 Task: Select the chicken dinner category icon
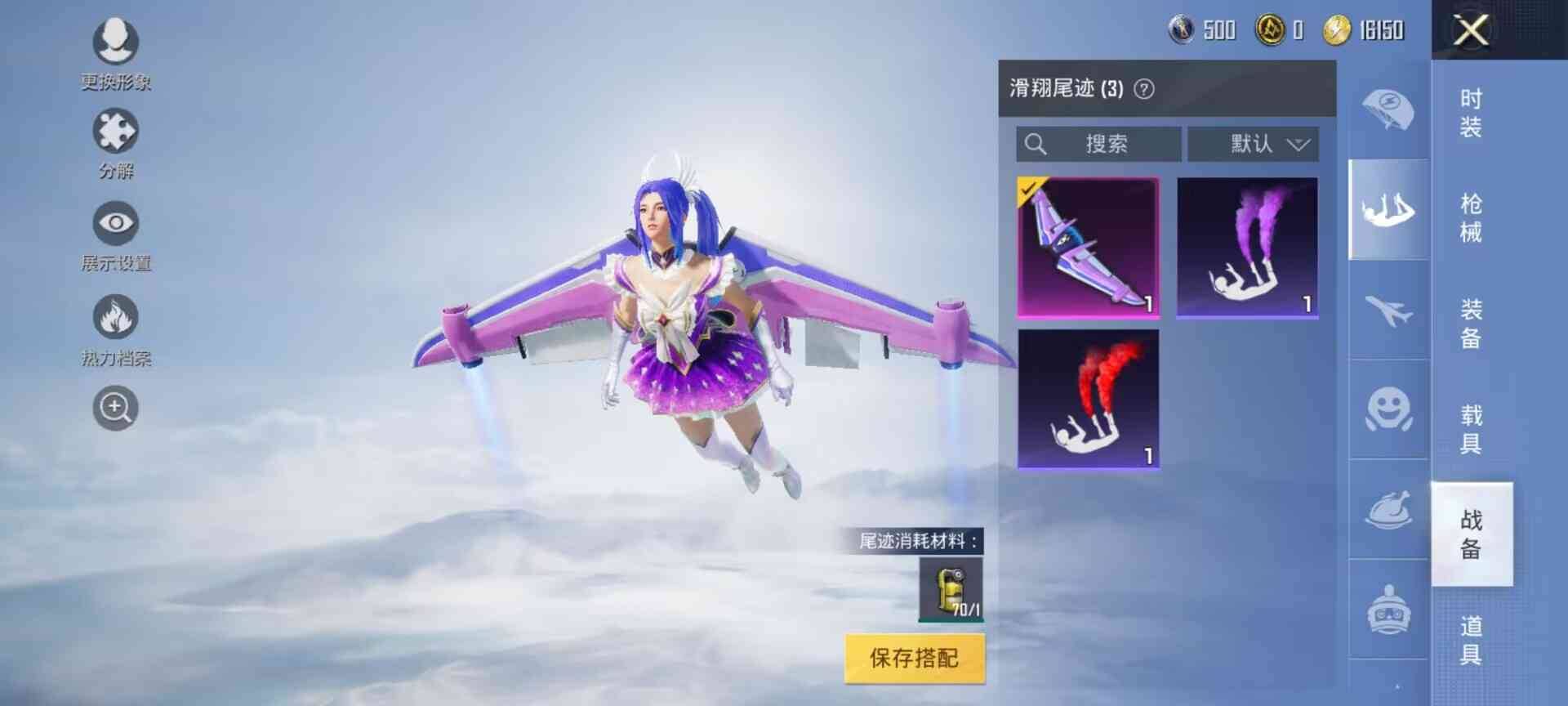(x=1388, y=511)
